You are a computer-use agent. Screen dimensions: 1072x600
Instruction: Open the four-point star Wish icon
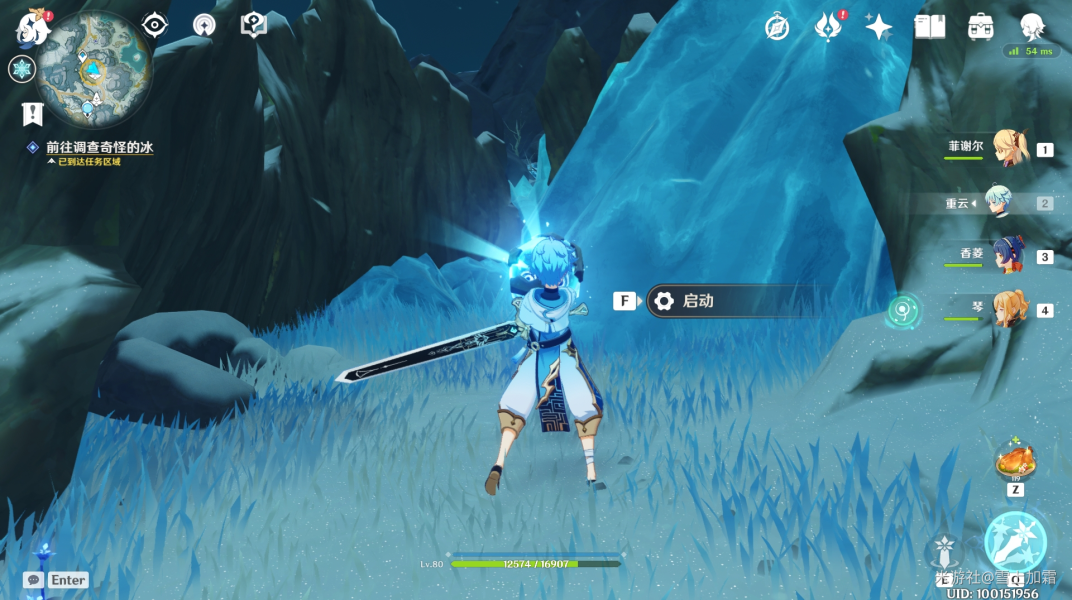click(879, 27)
